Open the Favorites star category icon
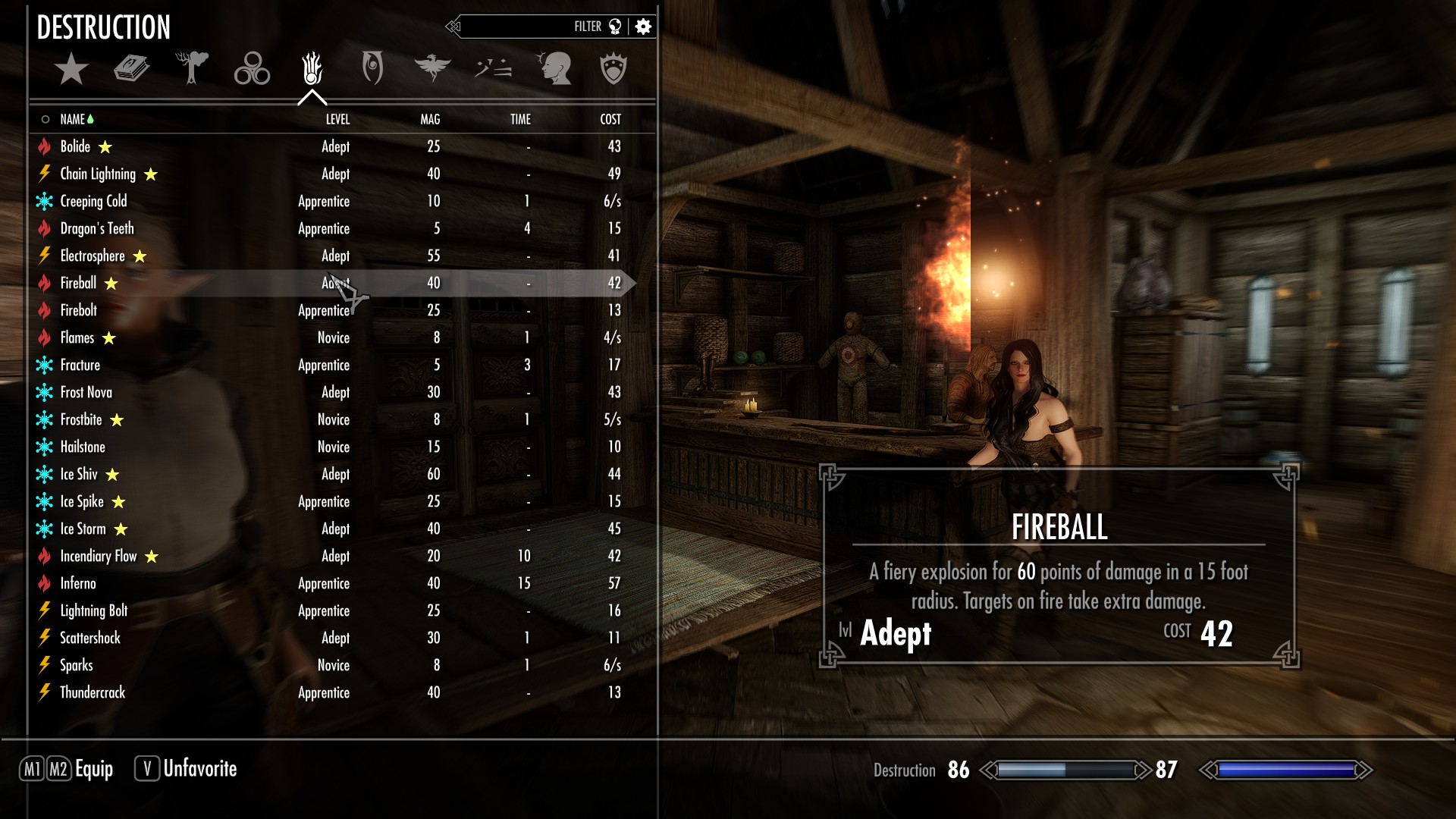Image resolution: width=1456 pixels, height=819 pixels. (71, 68)
